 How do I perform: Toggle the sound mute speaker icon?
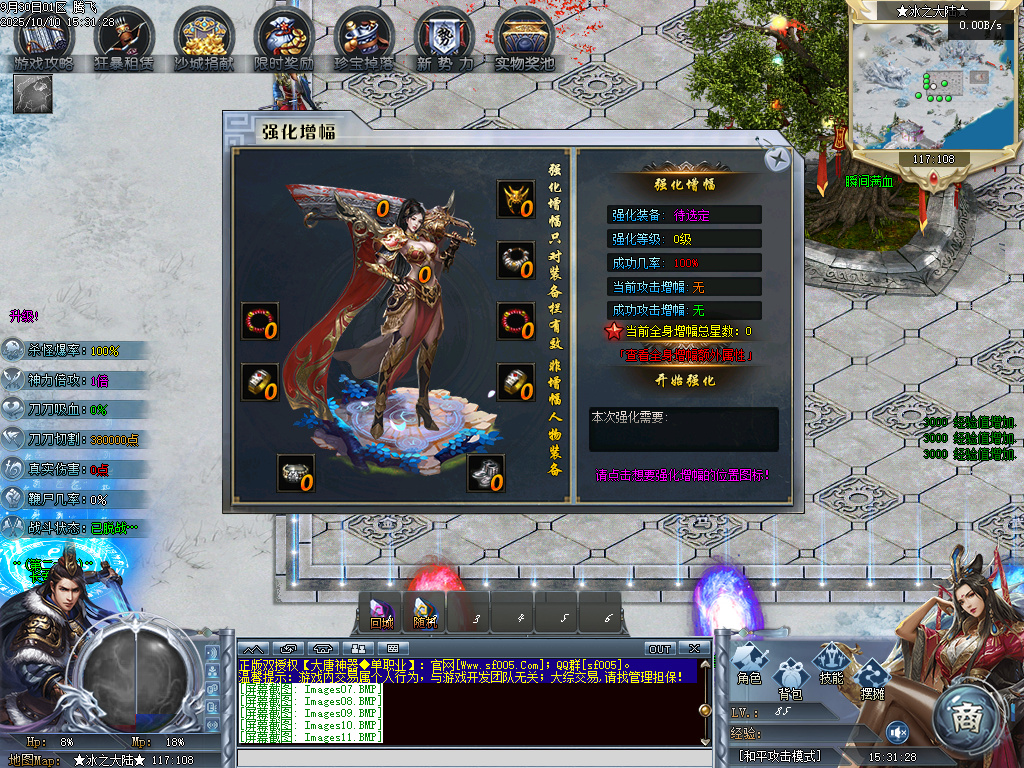[897, 731]
